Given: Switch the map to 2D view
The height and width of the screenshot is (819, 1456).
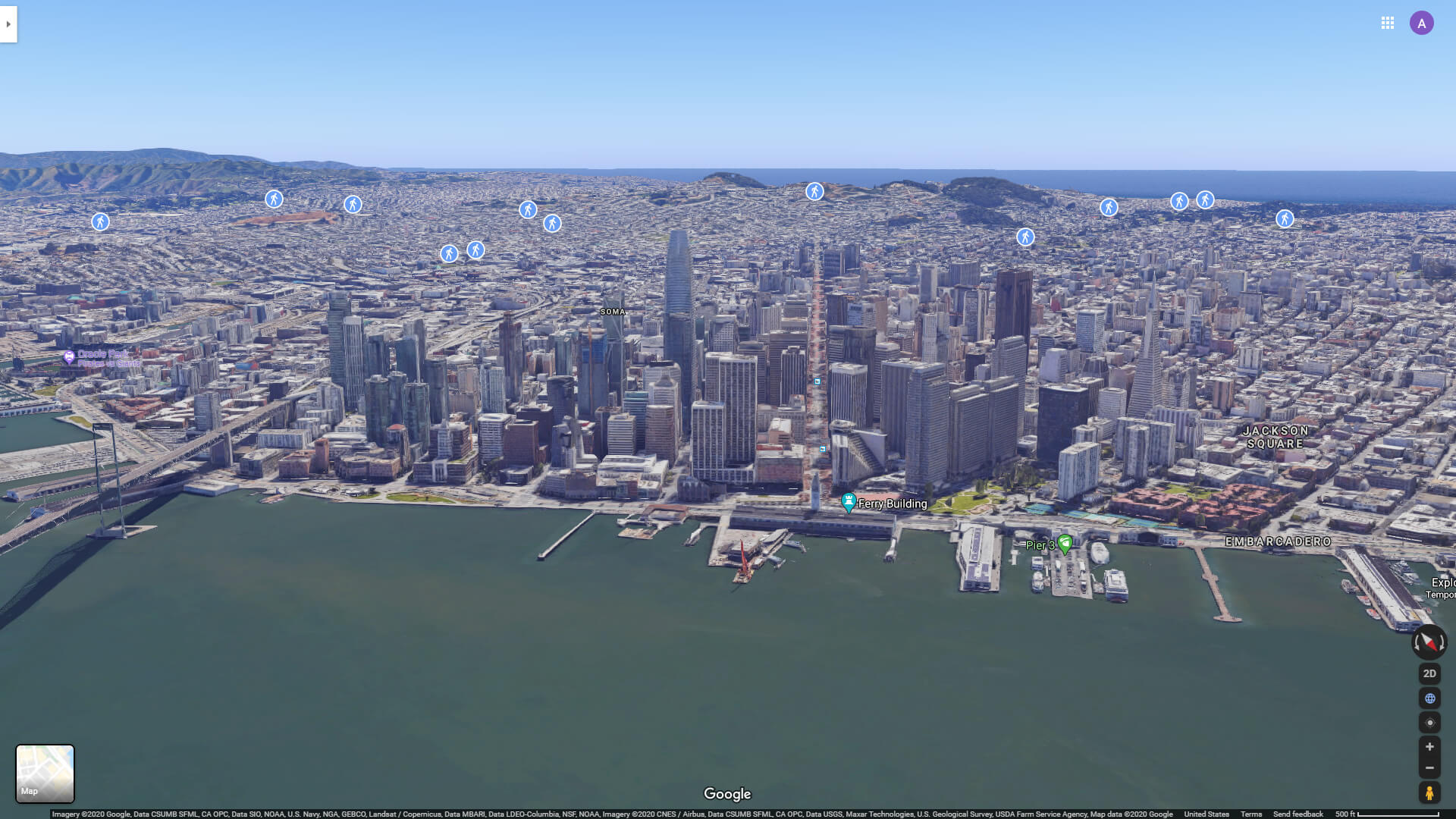Looking at the screenshot, I should [x=1429, y=673].
